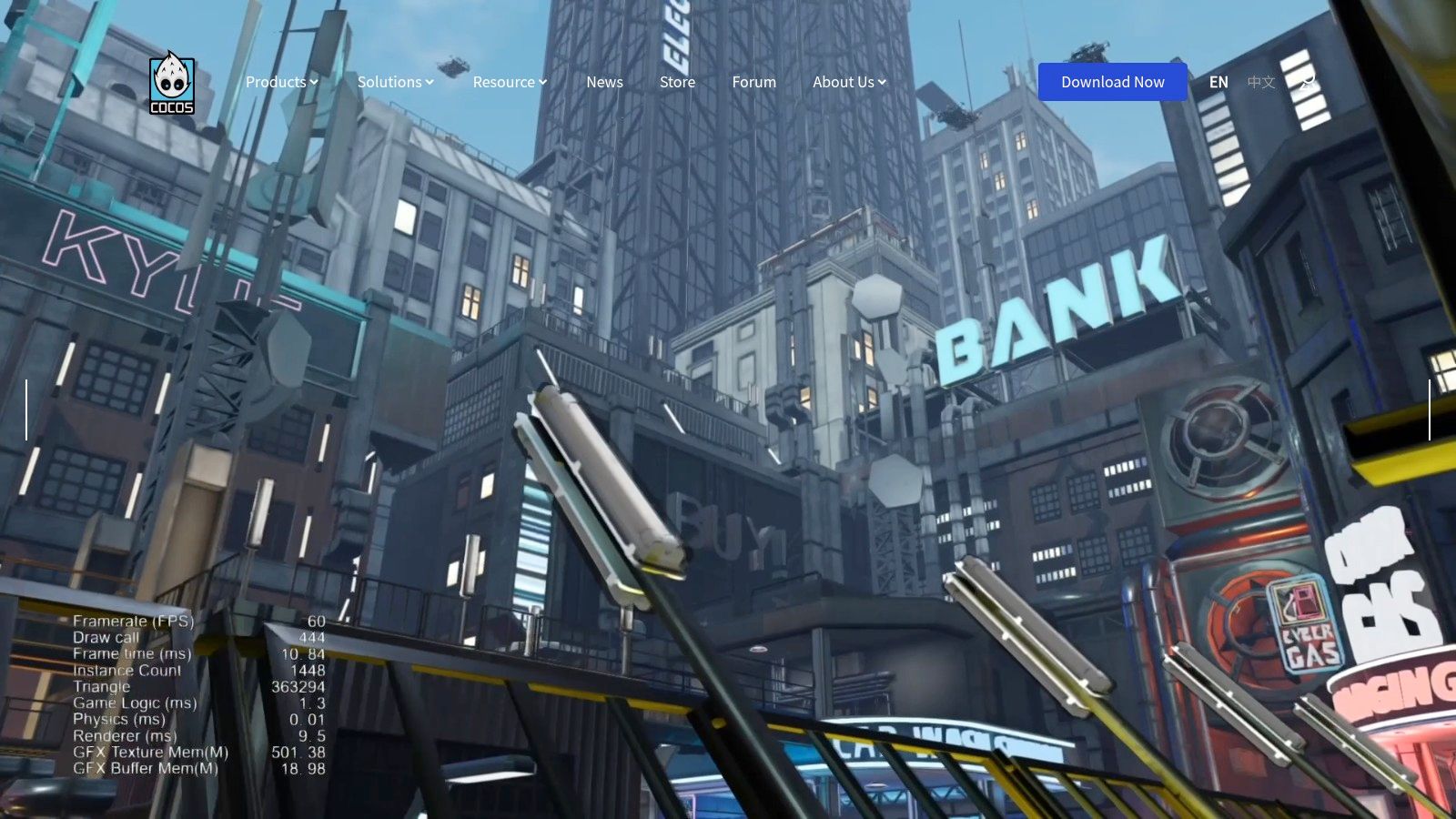Click the left slide progress indicator bar
1456x819 pixels.
tap(27, 411)
